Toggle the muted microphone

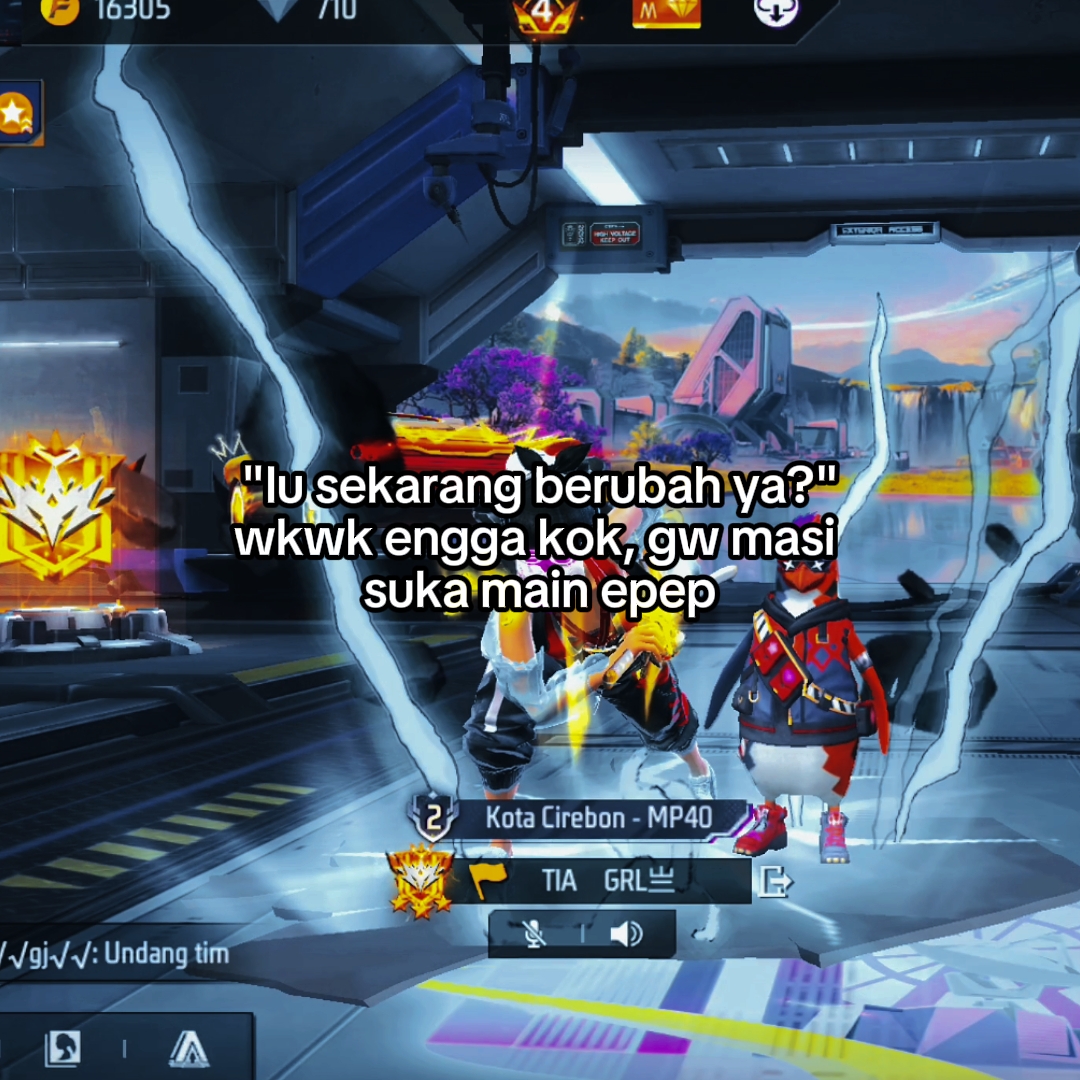click(x=536, y=934)
